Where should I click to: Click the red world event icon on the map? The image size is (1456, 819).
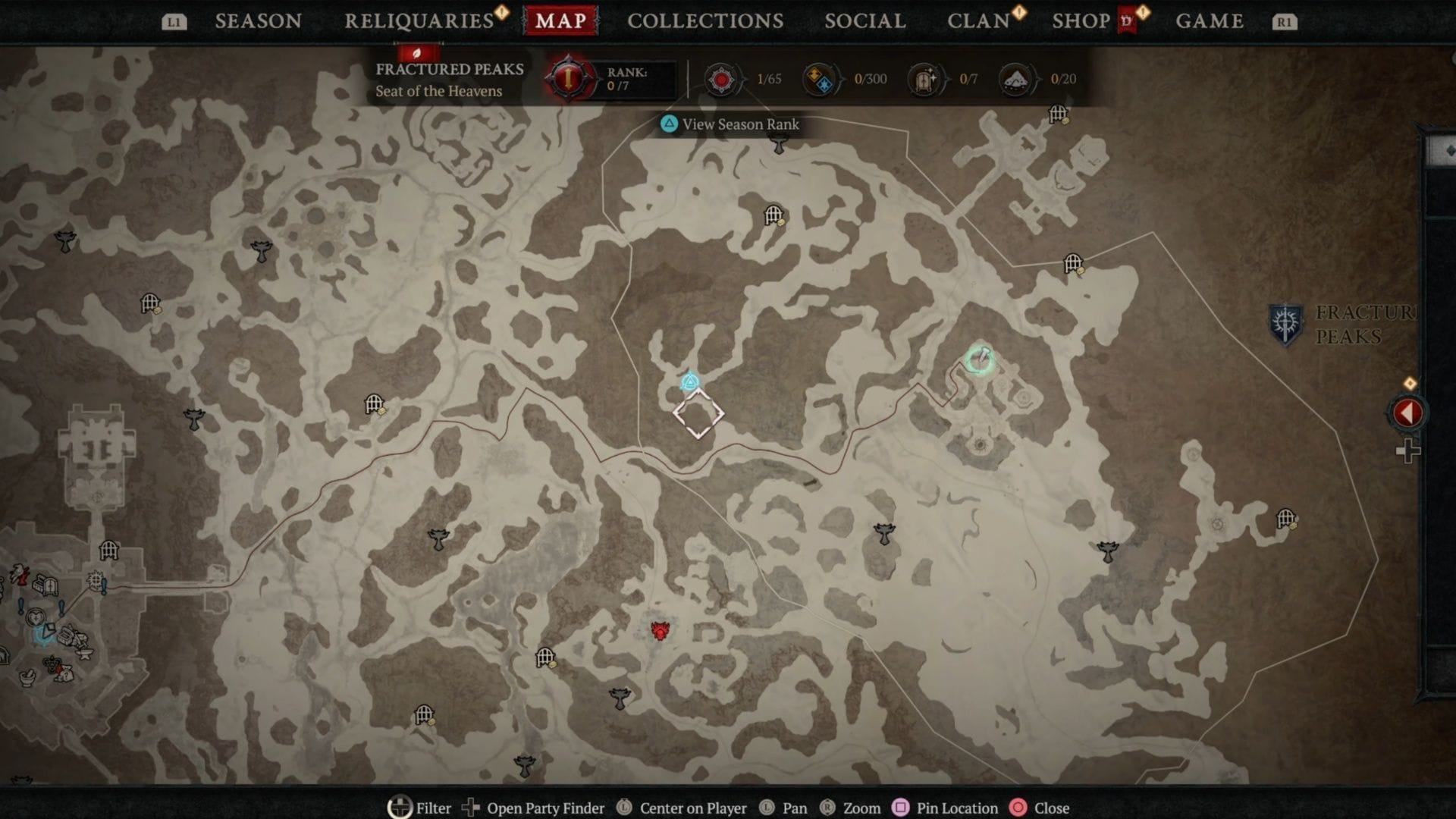click(x=658, y=633)
